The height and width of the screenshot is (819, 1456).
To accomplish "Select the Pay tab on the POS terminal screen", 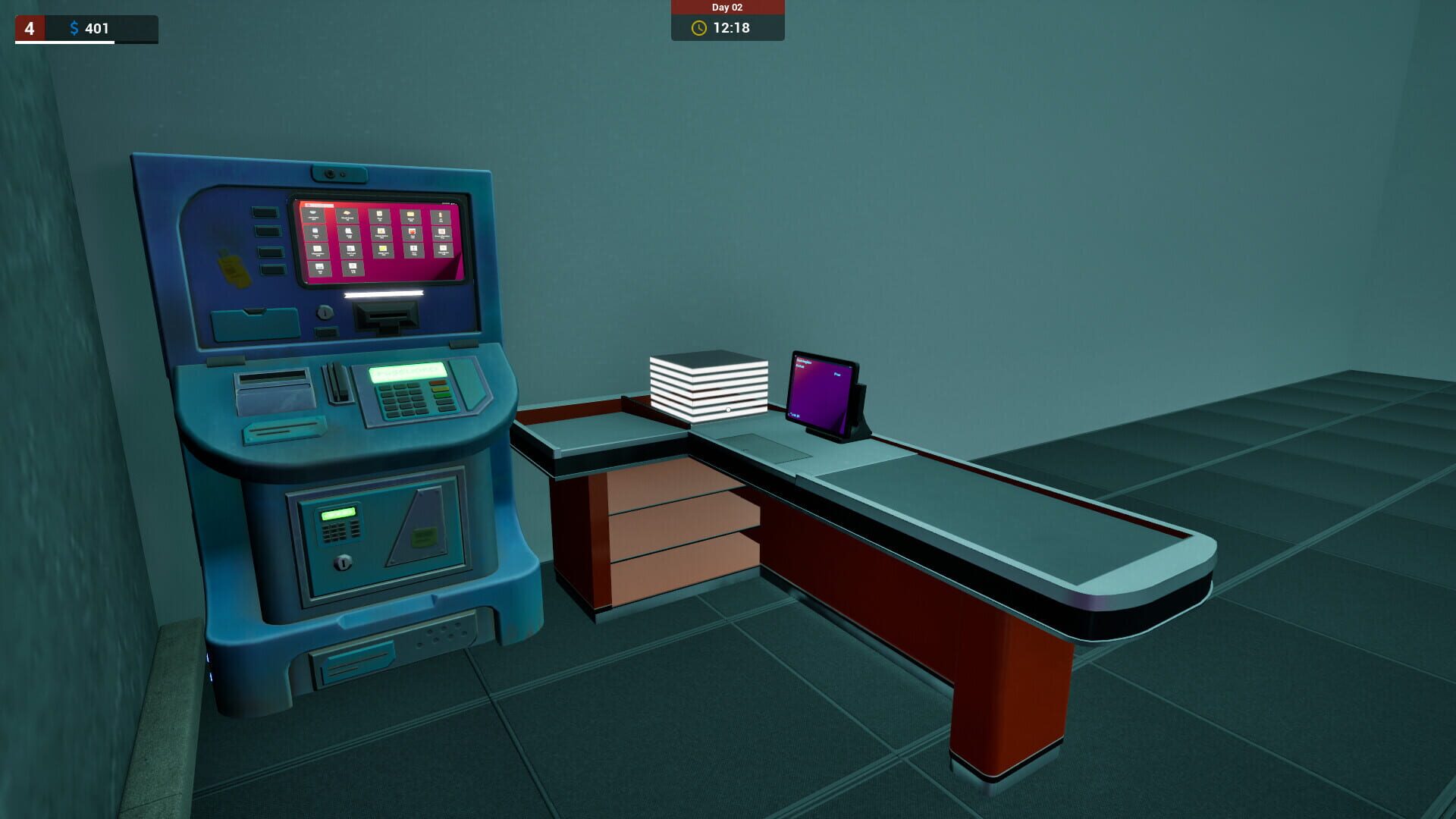I will tap(838, 374).
